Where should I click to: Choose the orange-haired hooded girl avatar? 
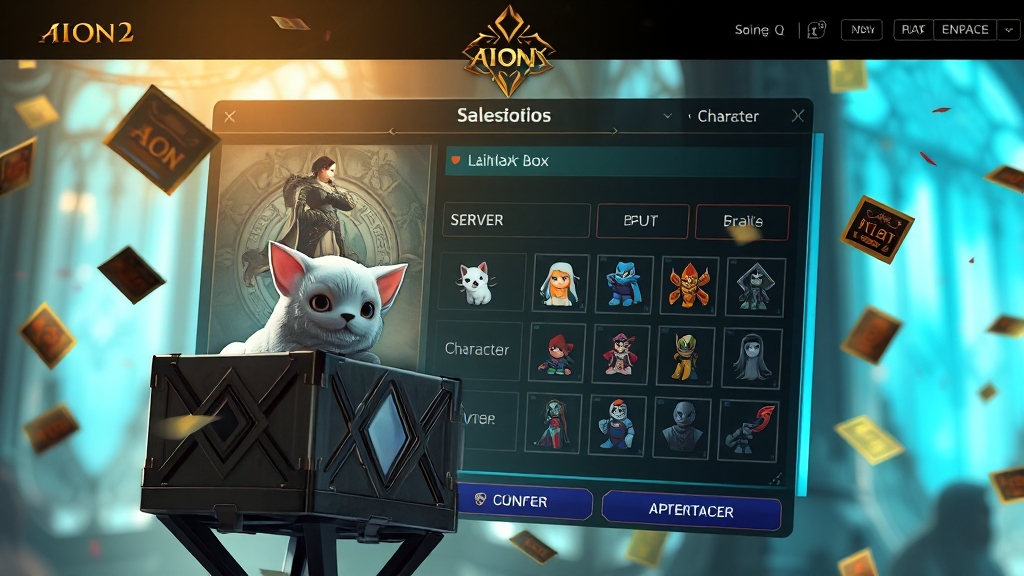click(x=560, y=283)
